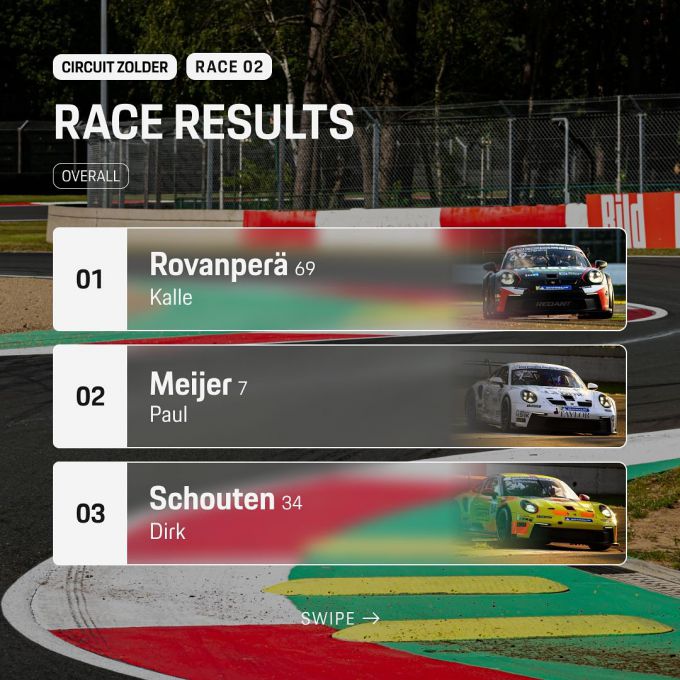
Task: Tap the Swipe arrow for more results
Action: point(340,619)
